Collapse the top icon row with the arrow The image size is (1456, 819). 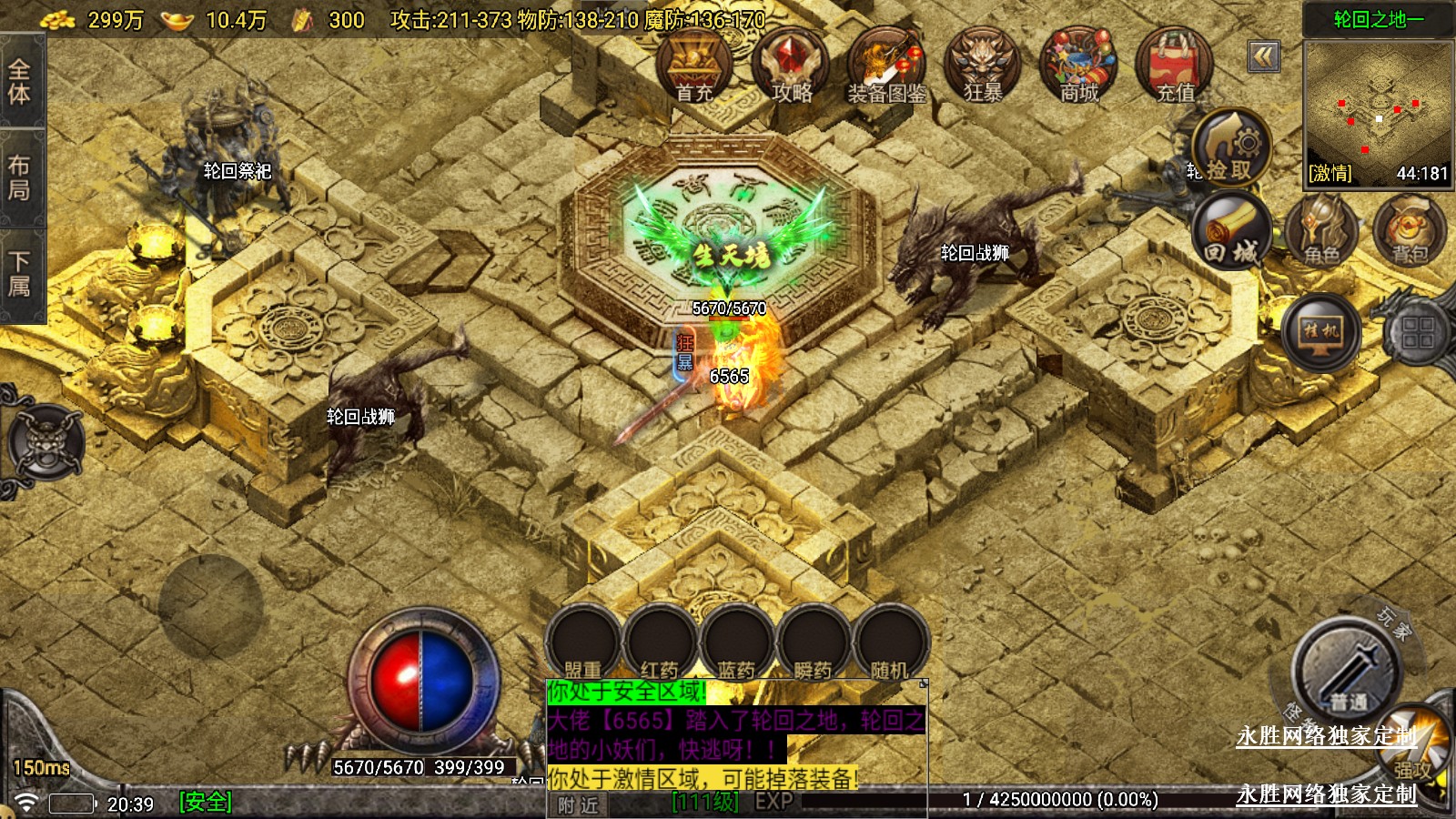[x=1263, y=57]
